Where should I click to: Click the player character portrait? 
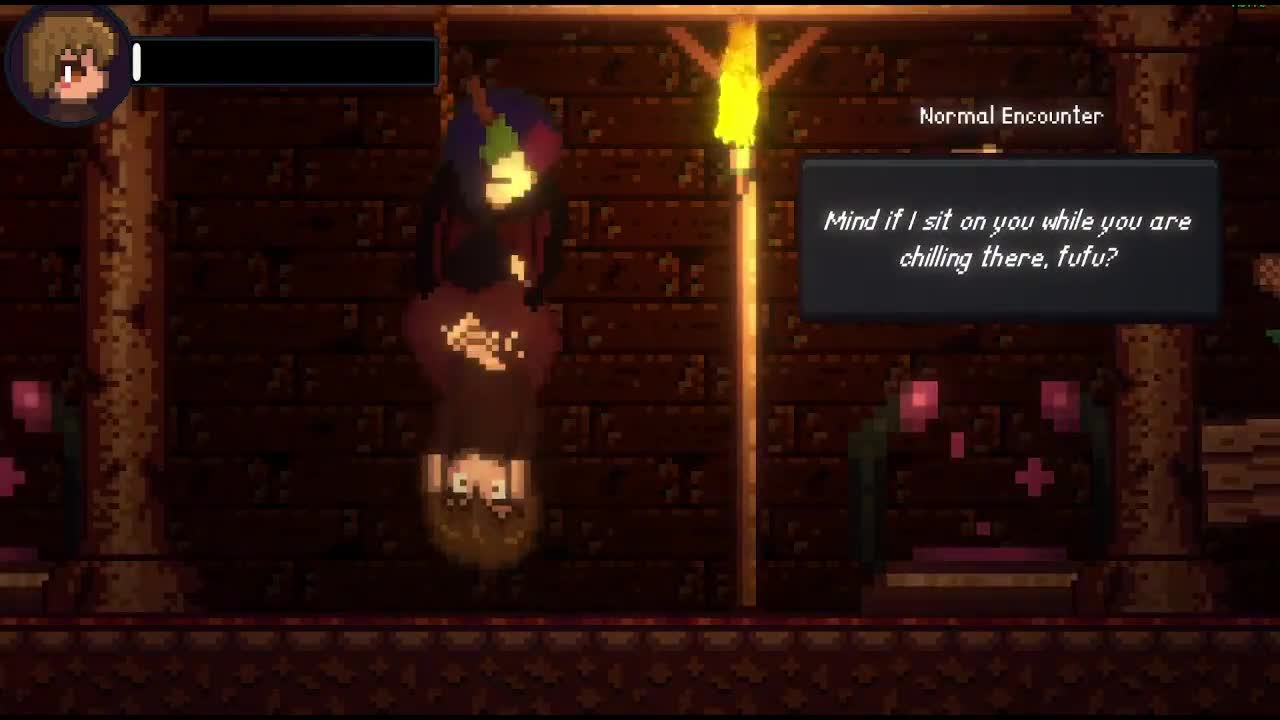click(x=68, y=66)
